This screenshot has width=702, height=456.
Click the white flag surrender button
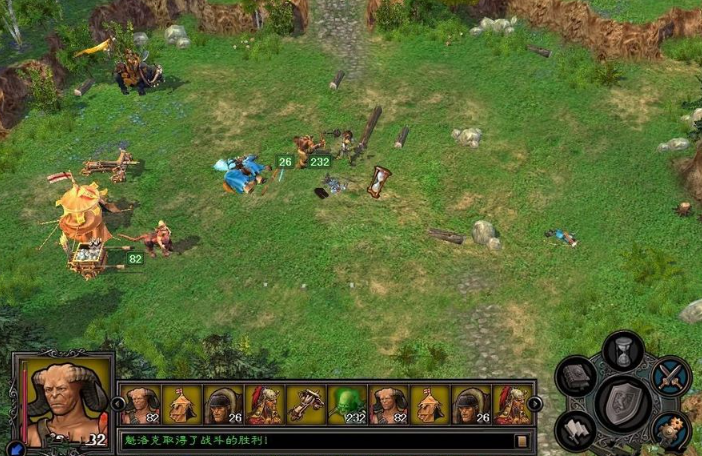577,430
